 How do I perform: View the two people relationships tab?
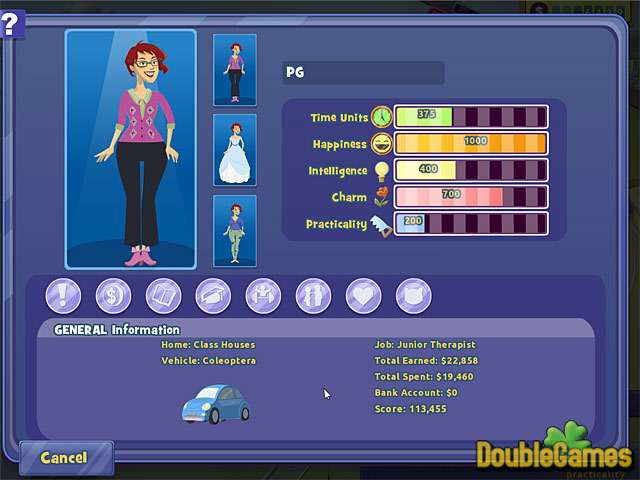point(313,295)
